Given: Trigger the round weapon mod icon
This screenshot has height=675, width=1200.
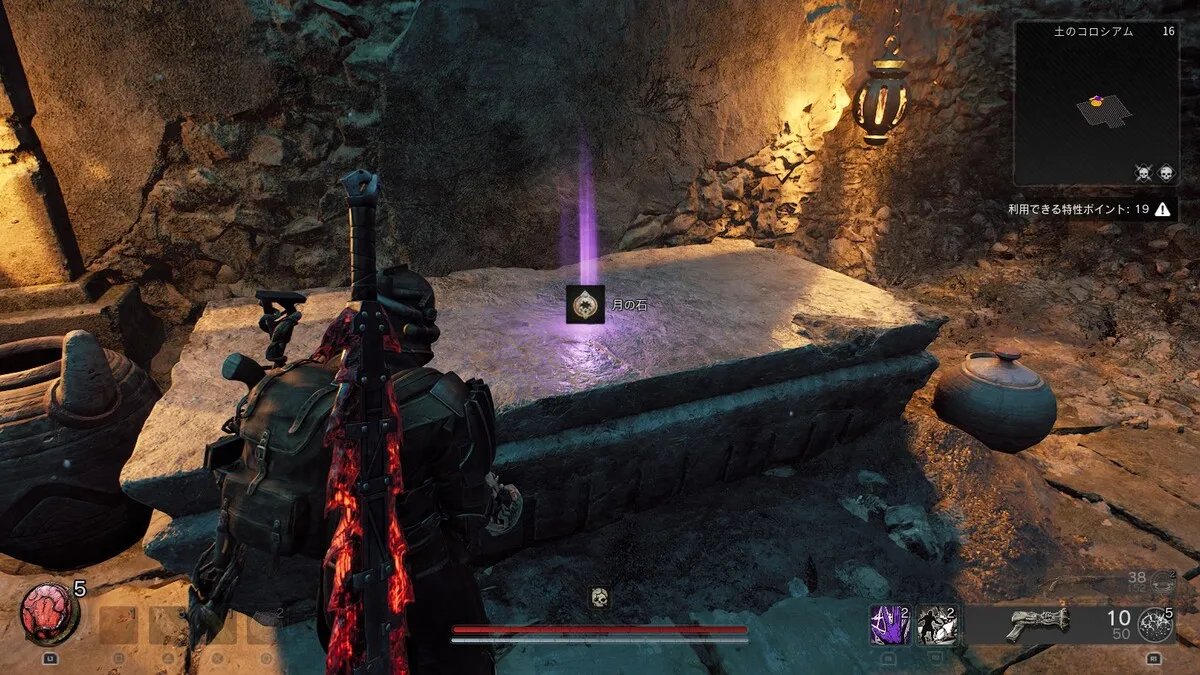Looking at the screenshot, I should point(1156,624).
